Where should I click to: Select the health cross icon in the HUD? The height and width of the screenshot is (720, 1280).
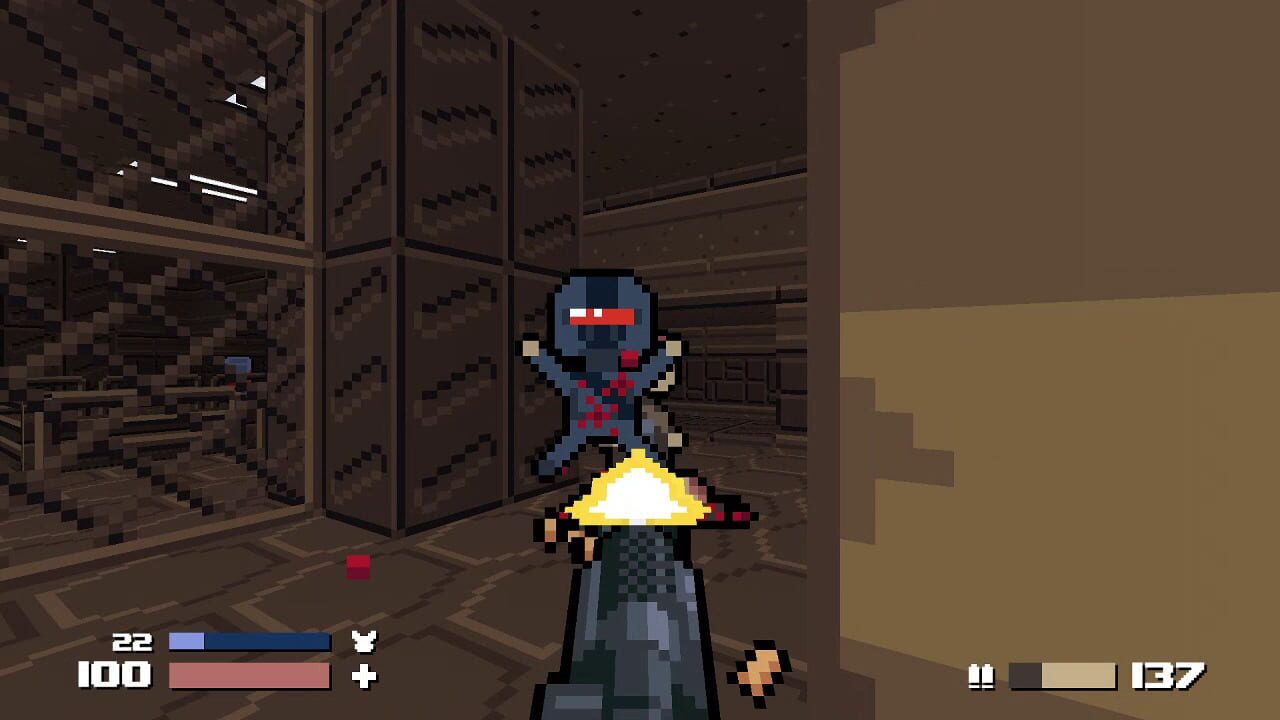tap(366, 677)
